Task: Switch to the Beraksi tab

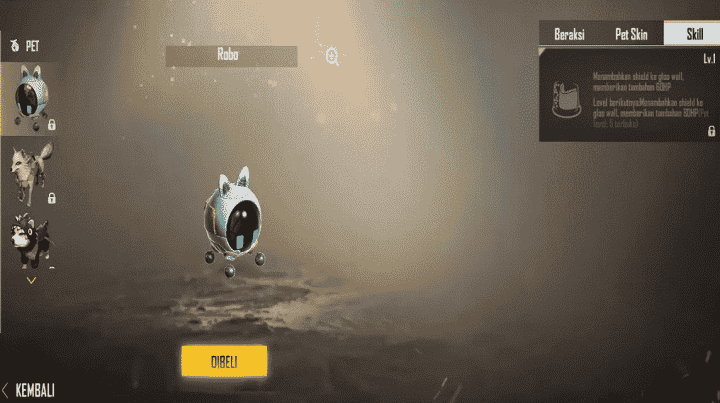Action: coord(570,34)
